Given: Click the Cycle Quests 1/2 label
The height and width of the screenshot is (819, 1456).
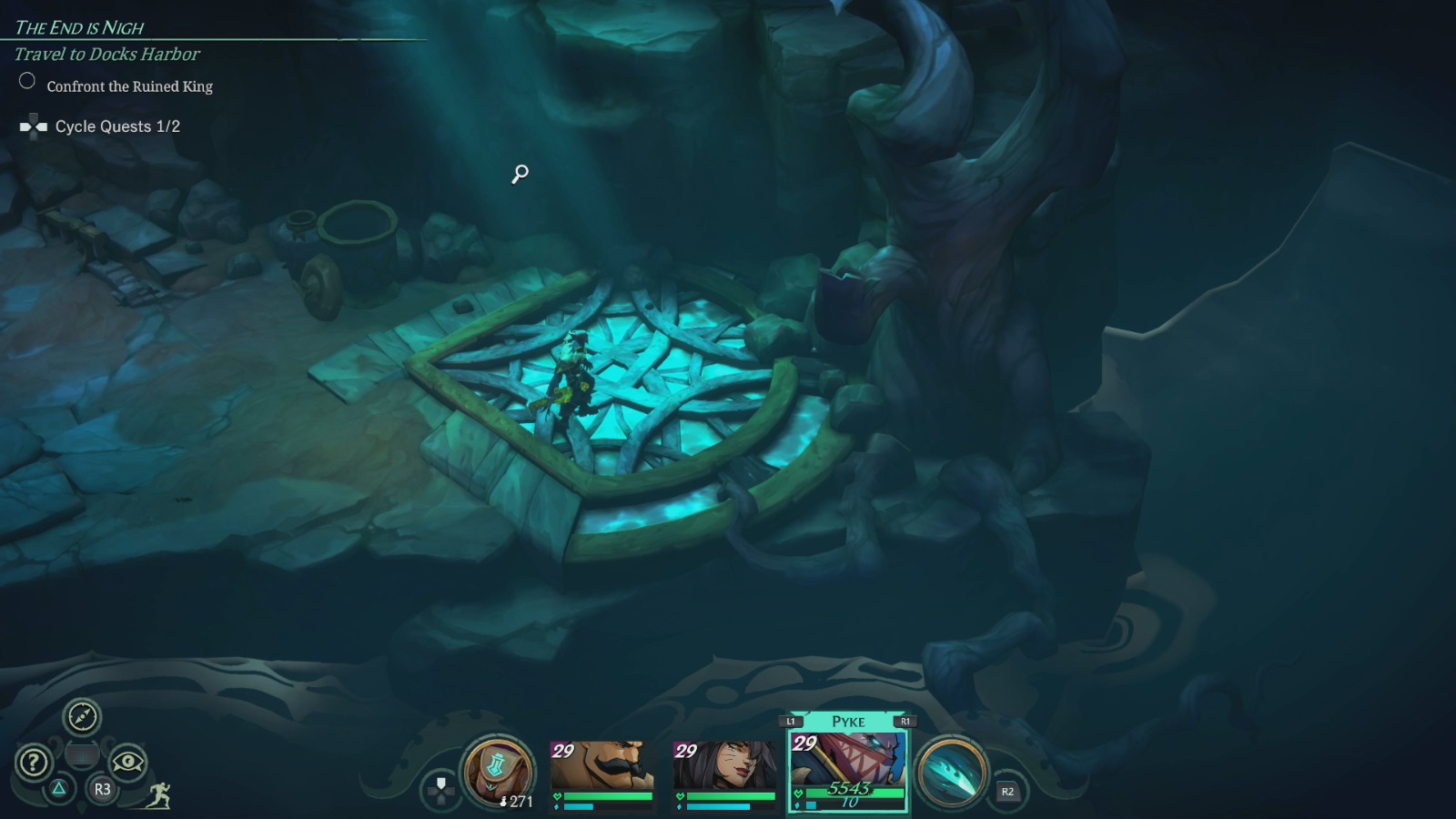Looking at the screenshot, I should coord(120,126).
